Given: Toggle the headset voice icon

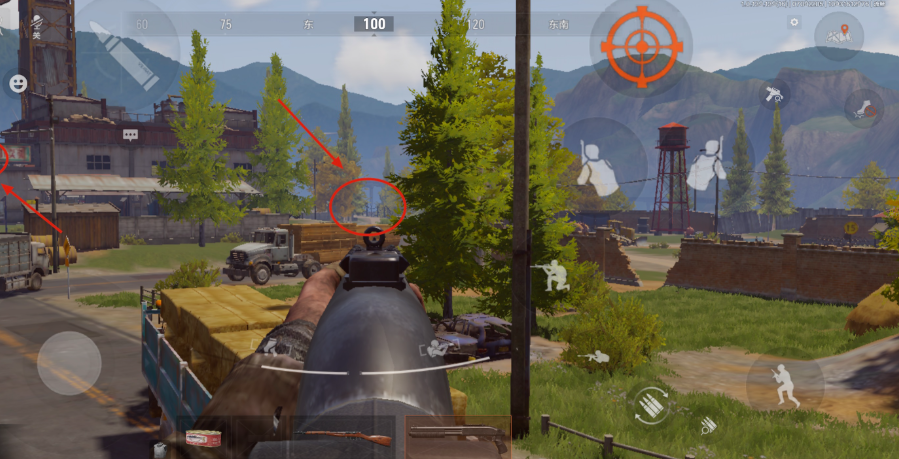Looking at the screenshot, I should (x=36, y=24).
